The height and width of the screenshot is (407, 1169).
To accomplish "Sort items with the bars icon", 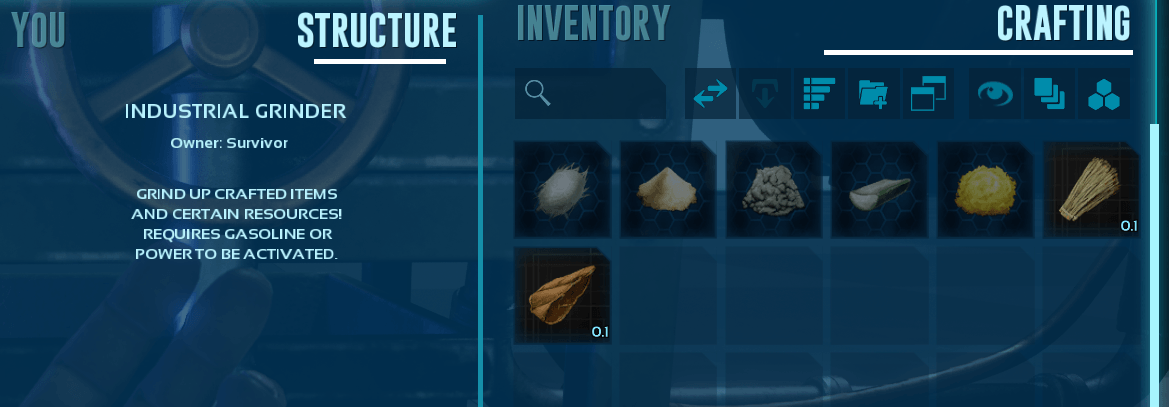I will pos(819,94).
